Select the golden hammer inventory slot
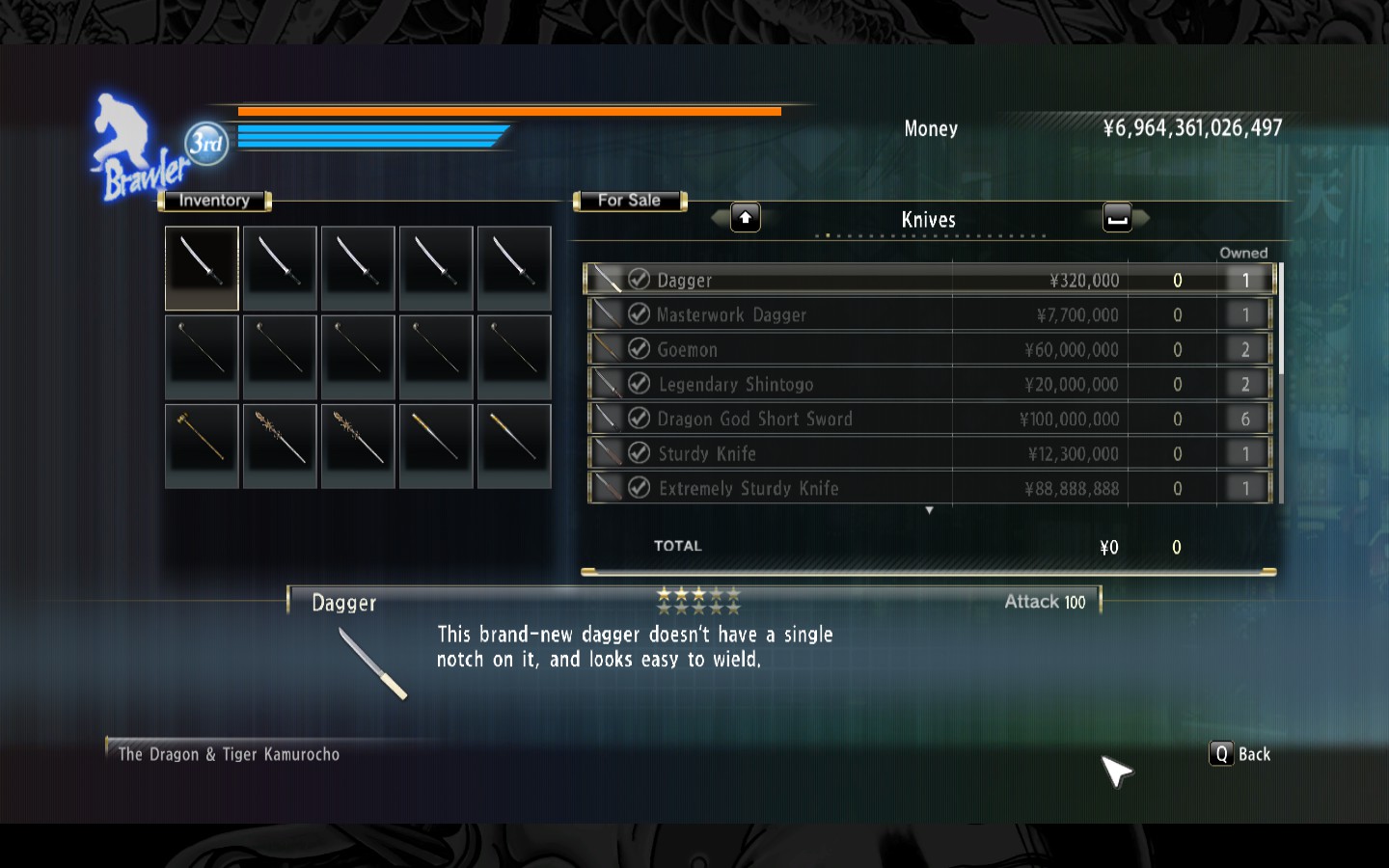The width and height of the screenshot is (1389, 868). click(x=202, y=445)
